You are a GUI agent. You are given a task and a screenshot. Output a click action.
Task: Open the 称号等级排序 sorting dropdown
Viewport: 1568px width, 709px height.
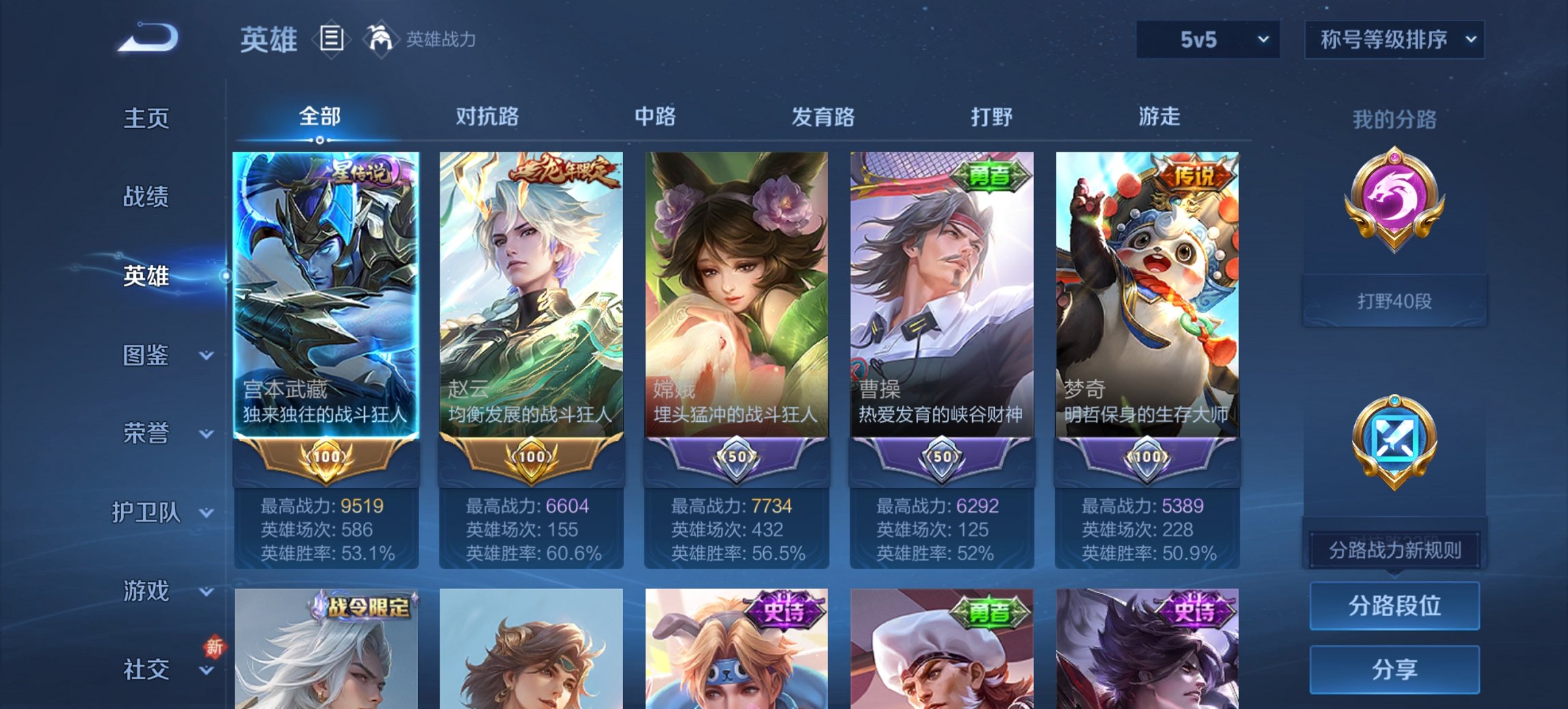[x=1394, y=39]
